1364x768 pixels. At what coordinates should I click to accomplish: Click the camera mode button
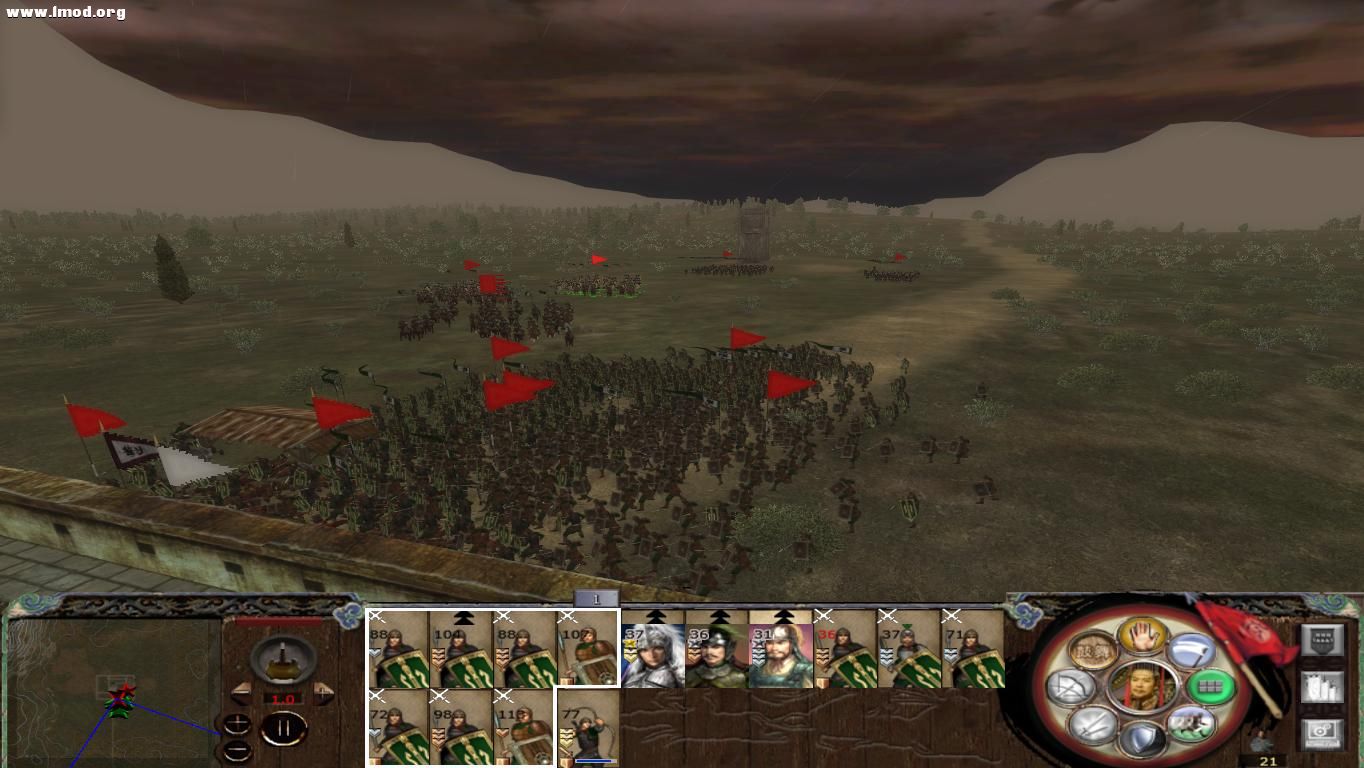click(x=1323, y=735)
